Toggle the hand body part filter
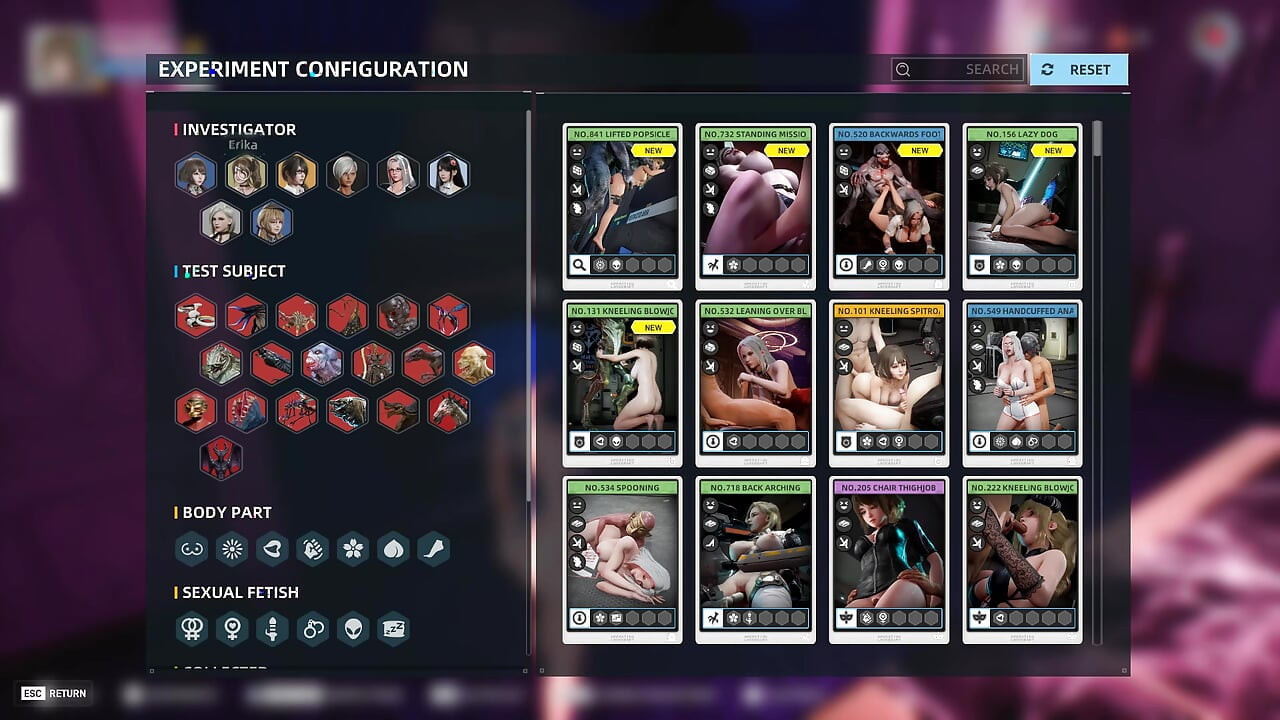The image size is (1280, 720). (312, 549)
